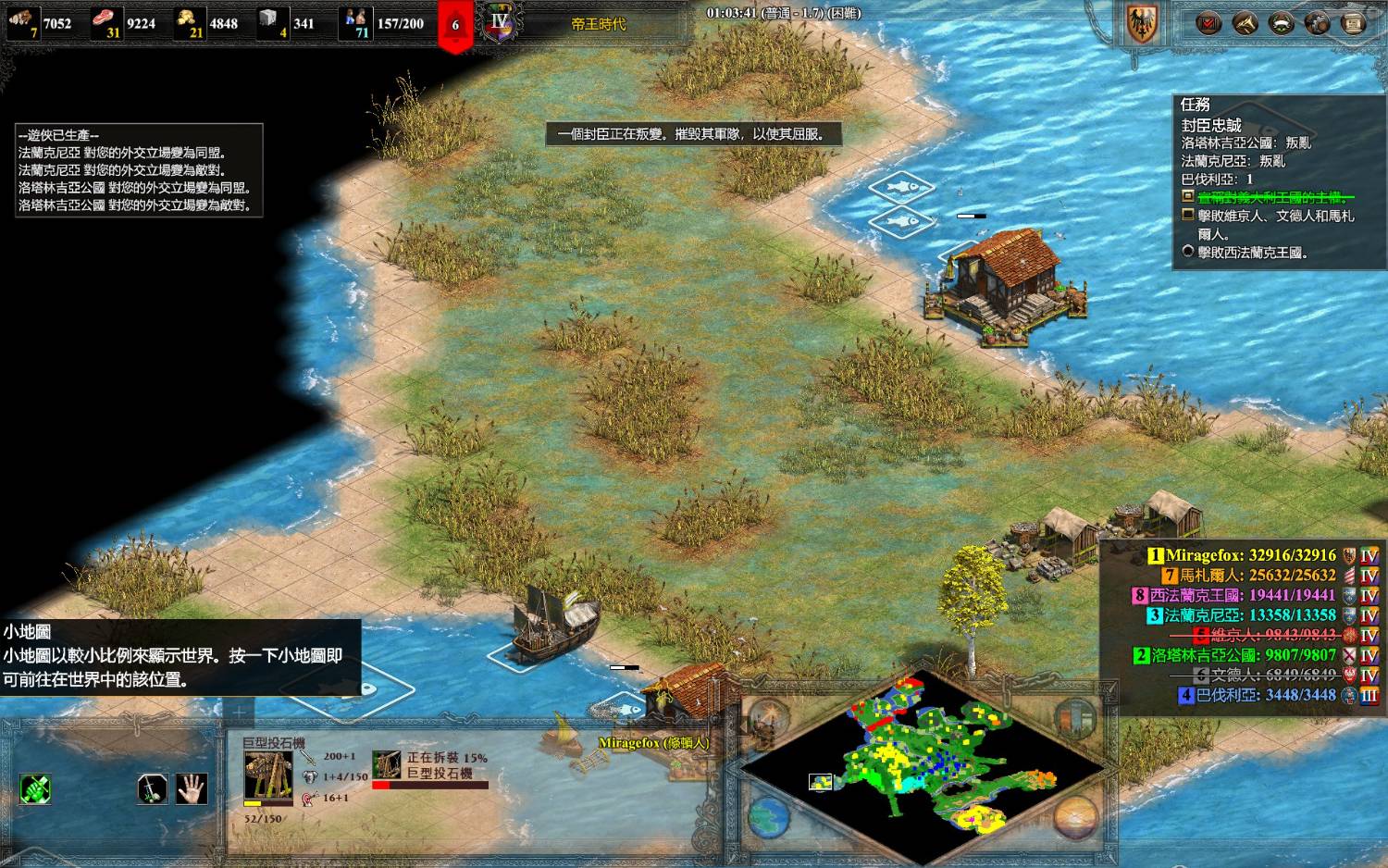
Task: Open the chat horn icon
Action: [x=1245, y=23]
